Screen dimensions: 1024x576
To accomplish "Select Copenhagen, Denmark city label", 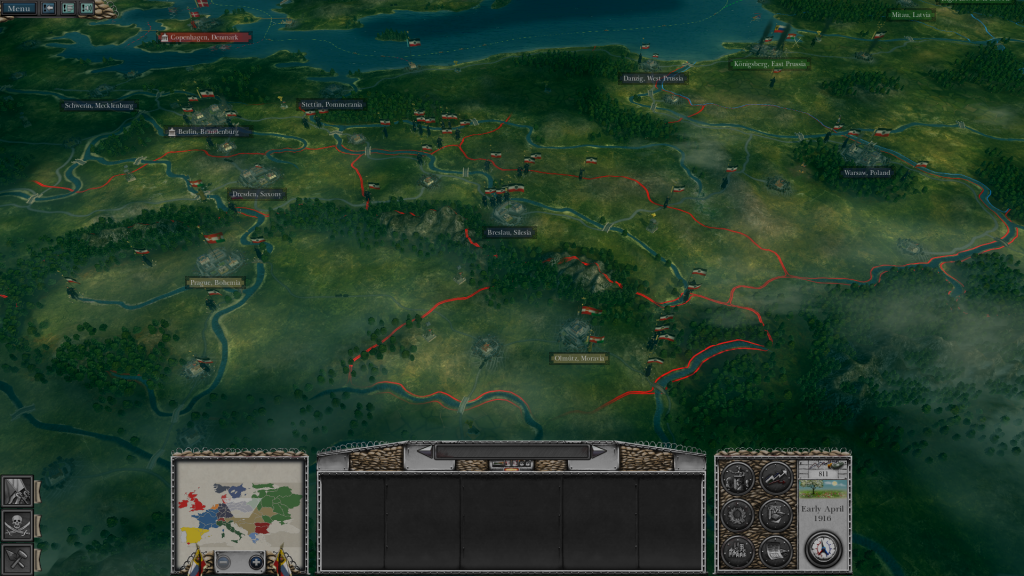I will [x=204, y=37].
